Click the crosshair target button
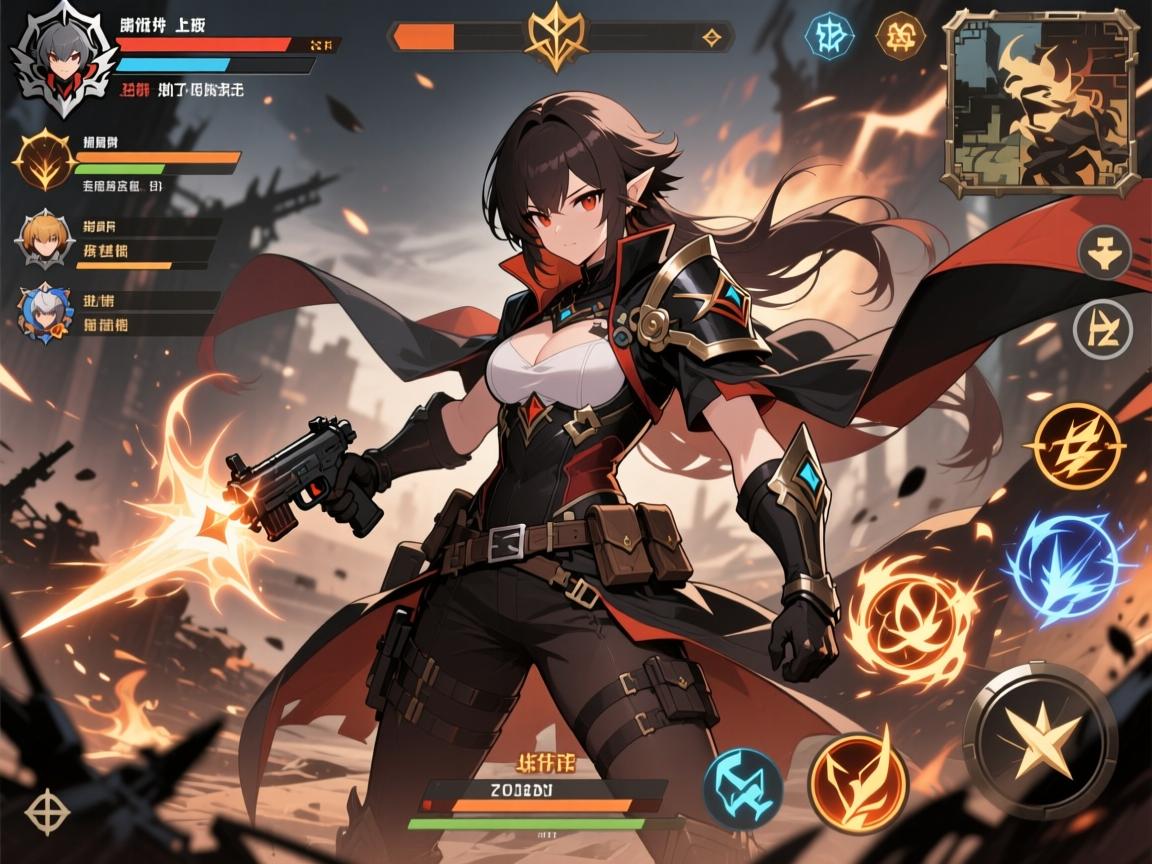 click(46, 811)
